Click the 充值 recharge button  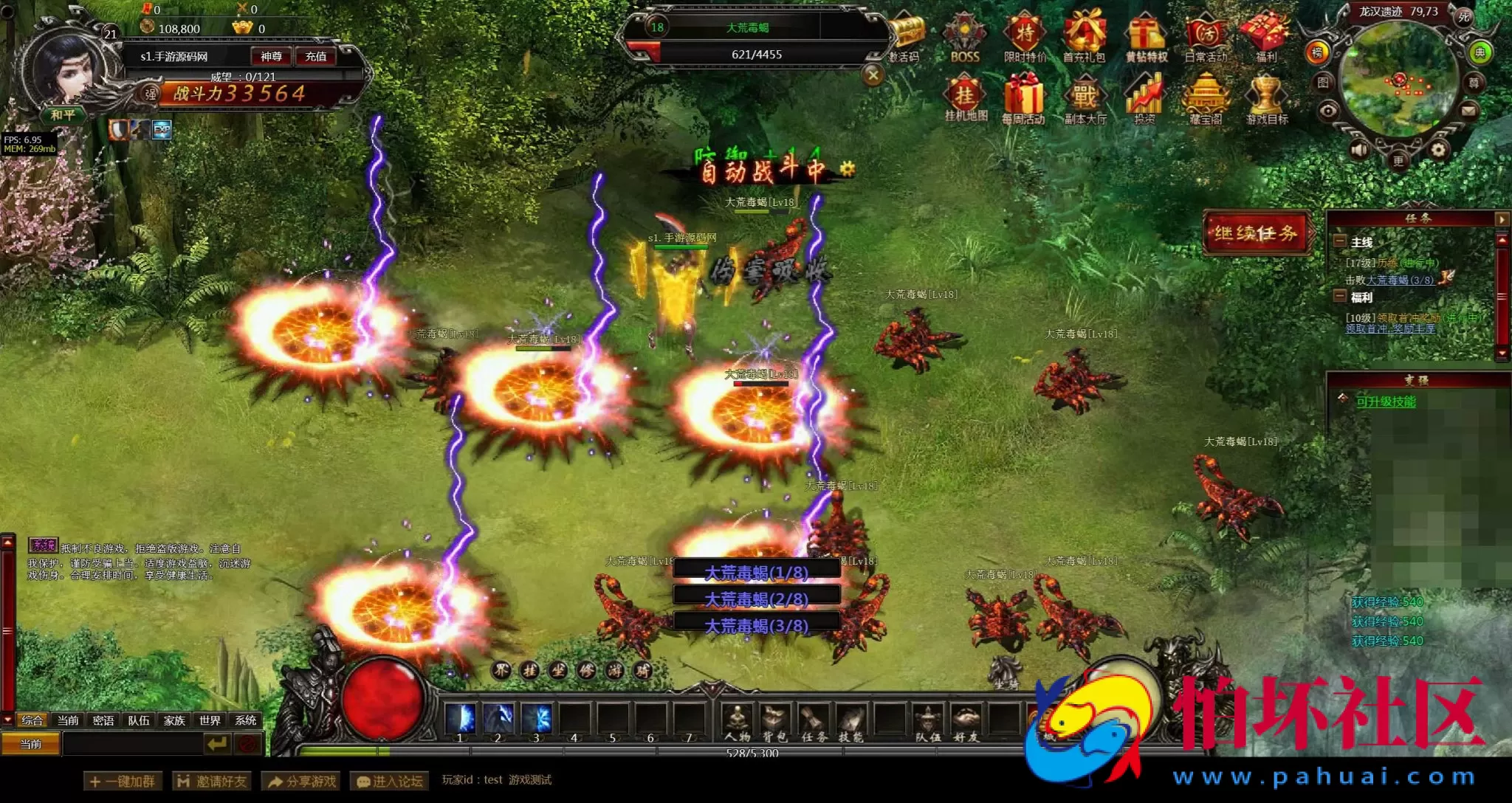pos(316,56)
